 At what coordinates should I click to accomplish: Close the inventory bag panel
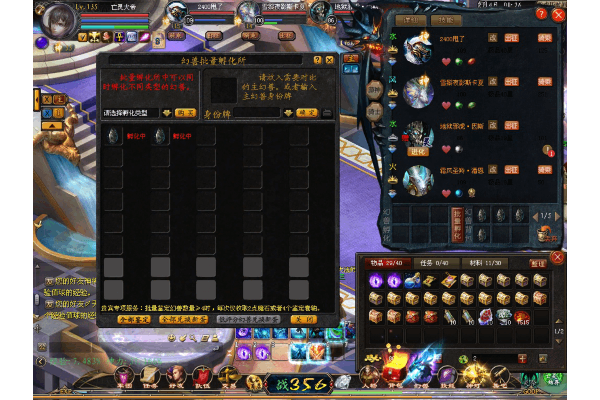tap(558, 258)
